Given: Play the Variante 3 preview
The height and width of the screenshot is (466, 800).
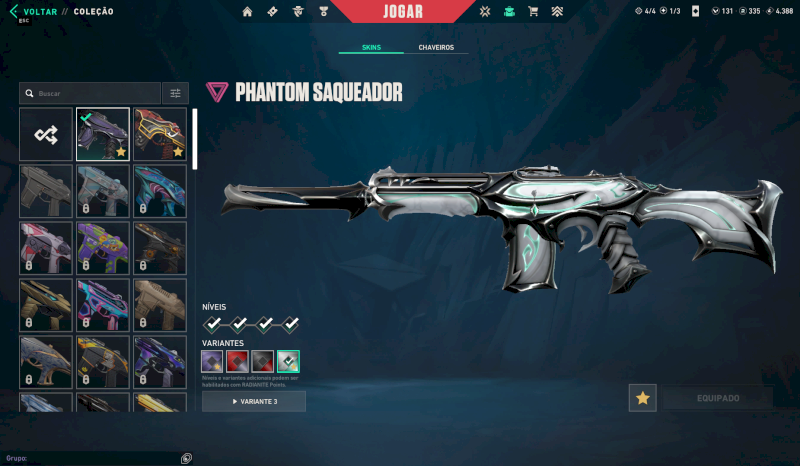Looking at the screenshot, I should [254, 401].
